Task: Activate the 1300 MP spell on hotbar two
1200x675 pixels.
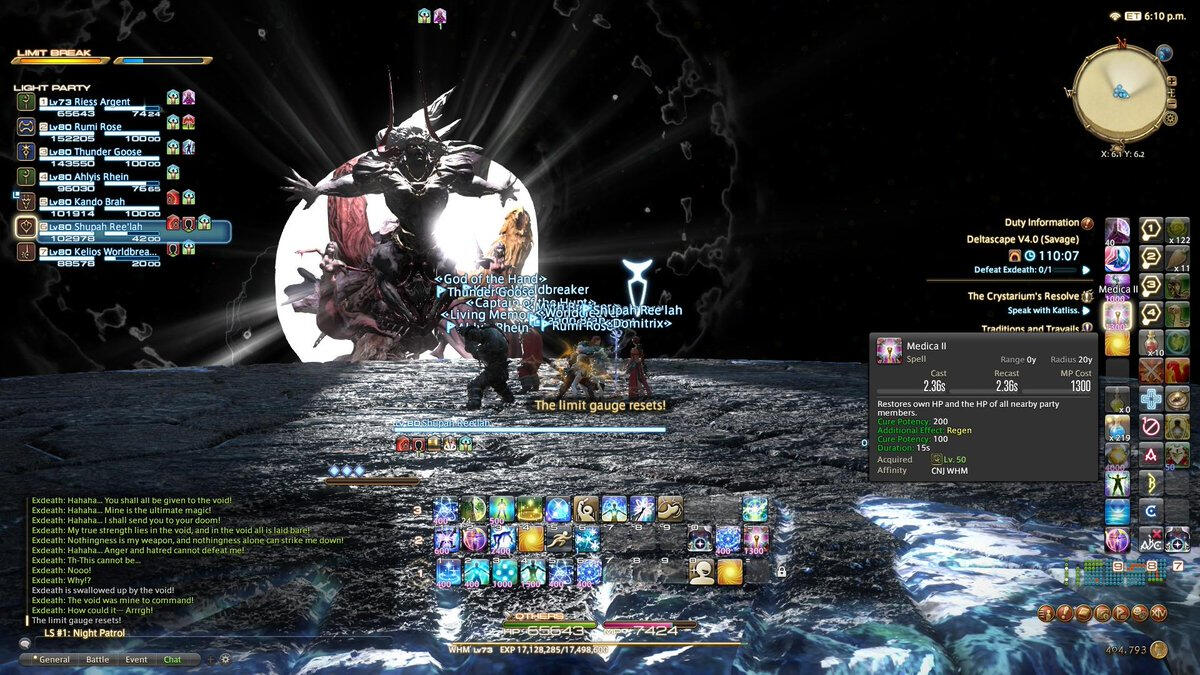Action: 755,540
